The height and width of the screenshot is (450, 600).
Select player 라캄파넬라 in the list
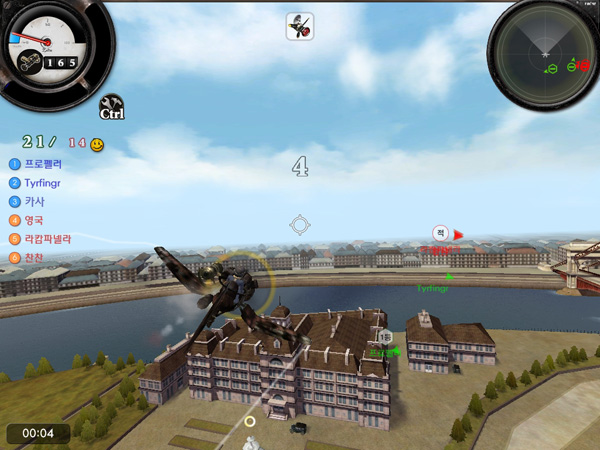[x=47, y=239]
